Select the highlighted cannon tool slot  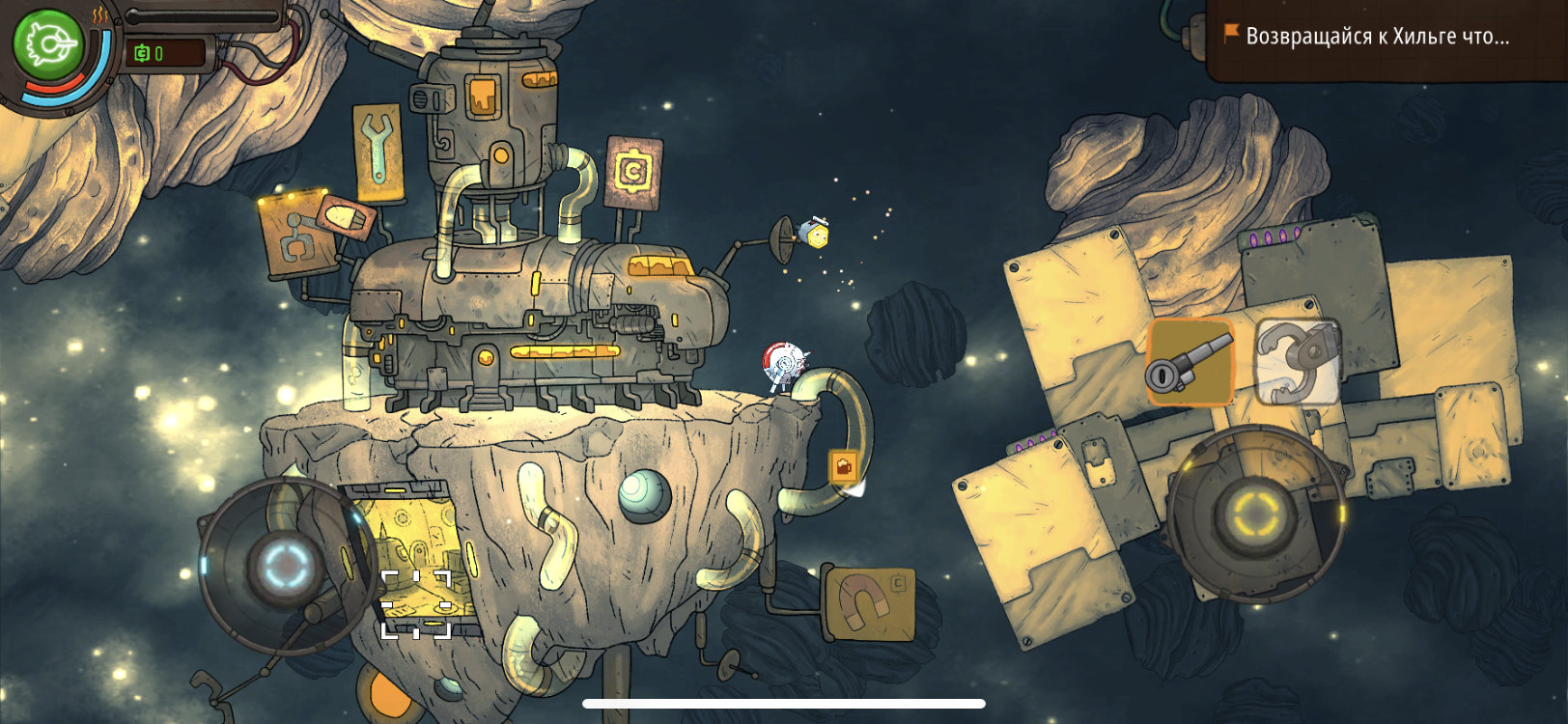pos(1190,362)
